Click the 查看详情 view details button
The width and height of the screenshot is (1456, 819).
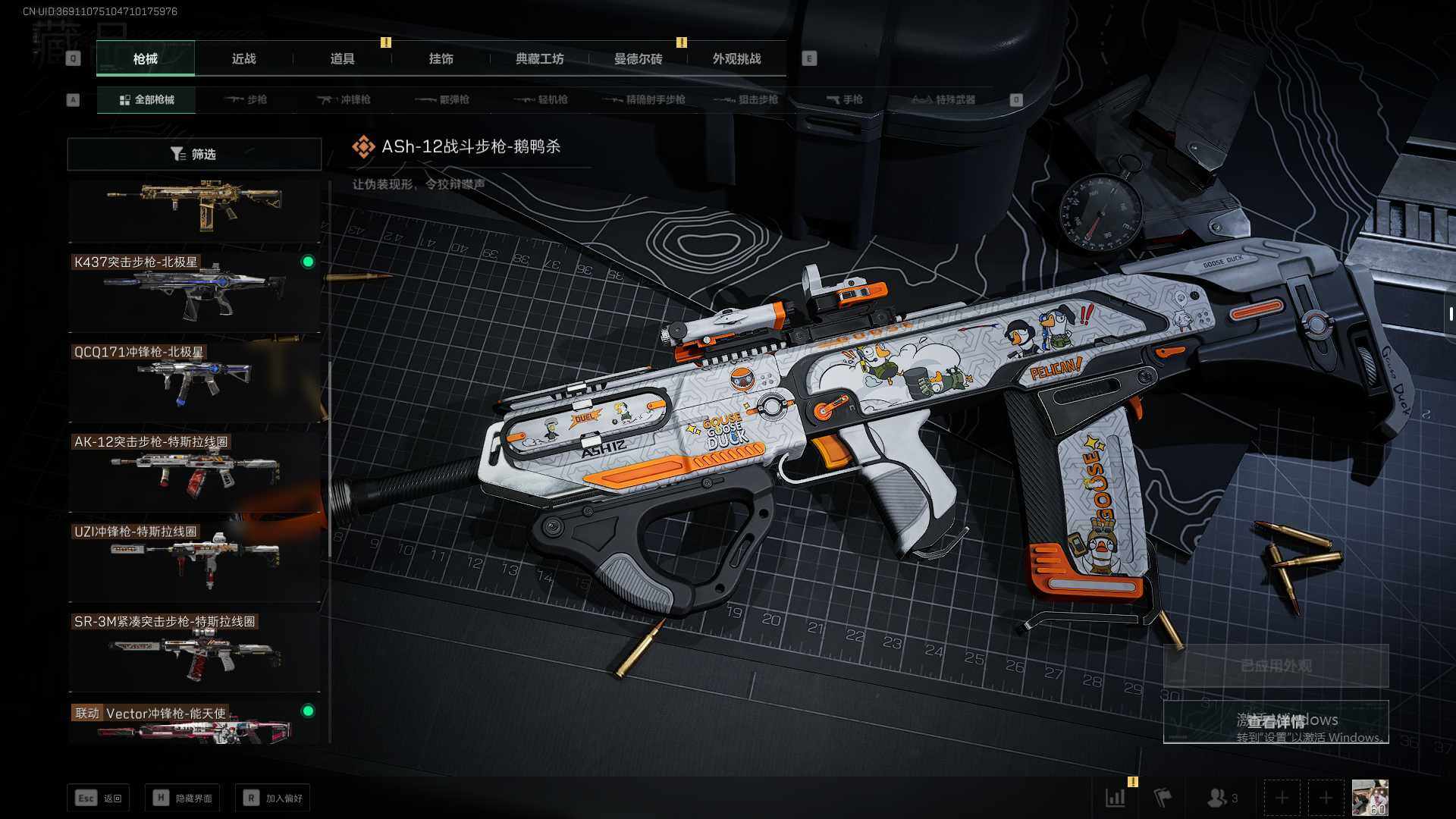pyautogui.click(x=1276, y=721)
